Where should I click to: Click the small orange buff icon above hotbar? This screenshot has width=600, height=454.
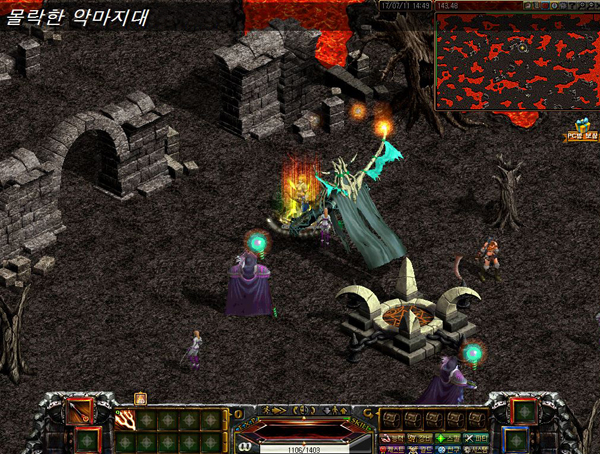point(140,398)
